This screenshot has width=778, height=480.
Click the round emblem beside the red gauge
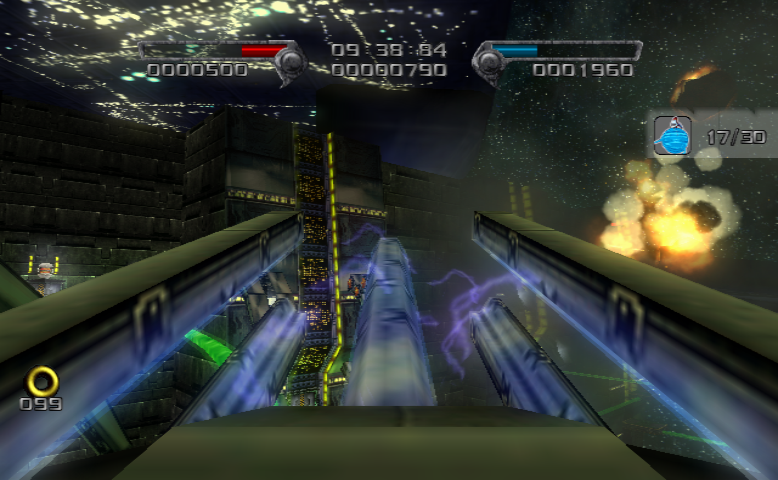click(x=290, y=62)
